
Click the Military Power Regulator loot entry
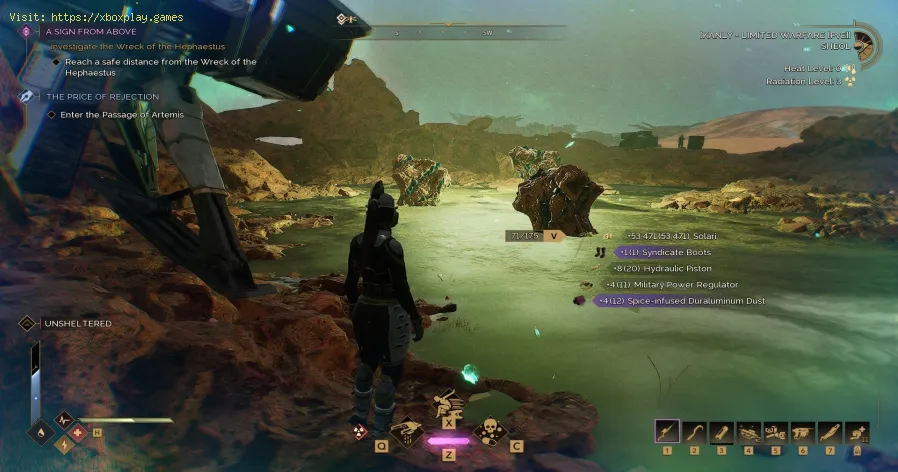(x=678, y=284)
